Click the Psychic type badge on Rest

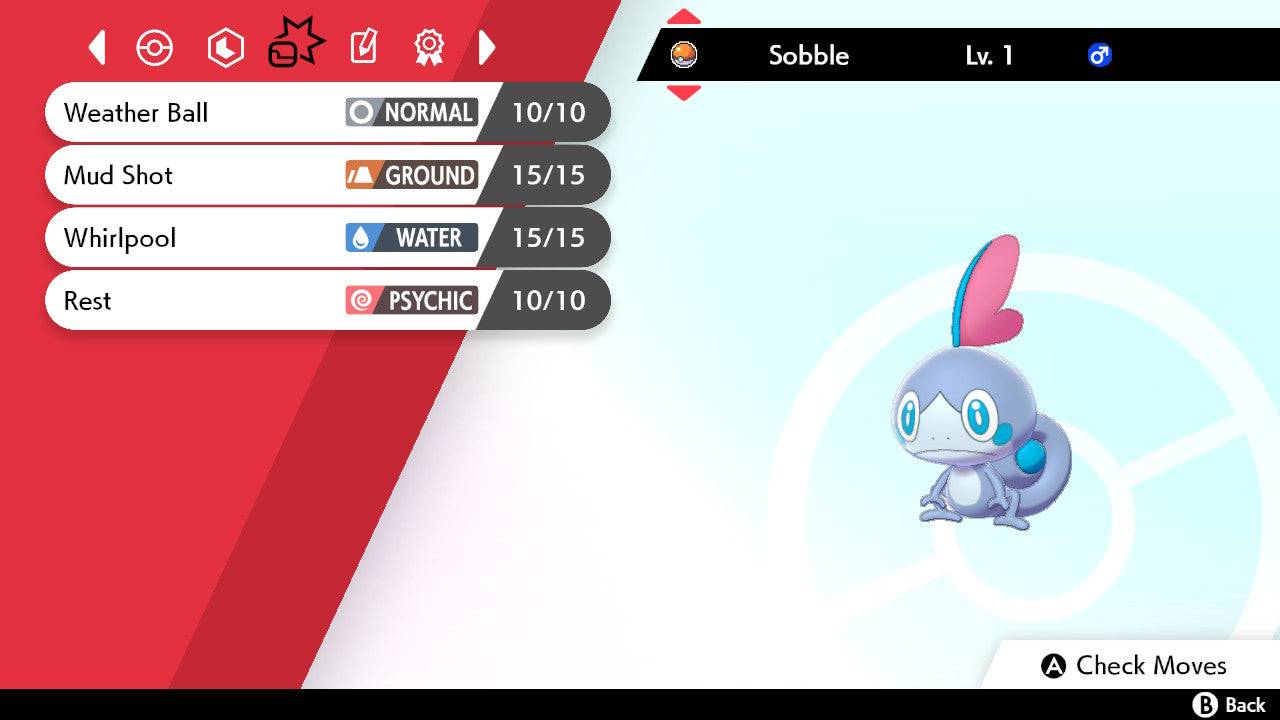pyautogui.click(x=410, y=300)
